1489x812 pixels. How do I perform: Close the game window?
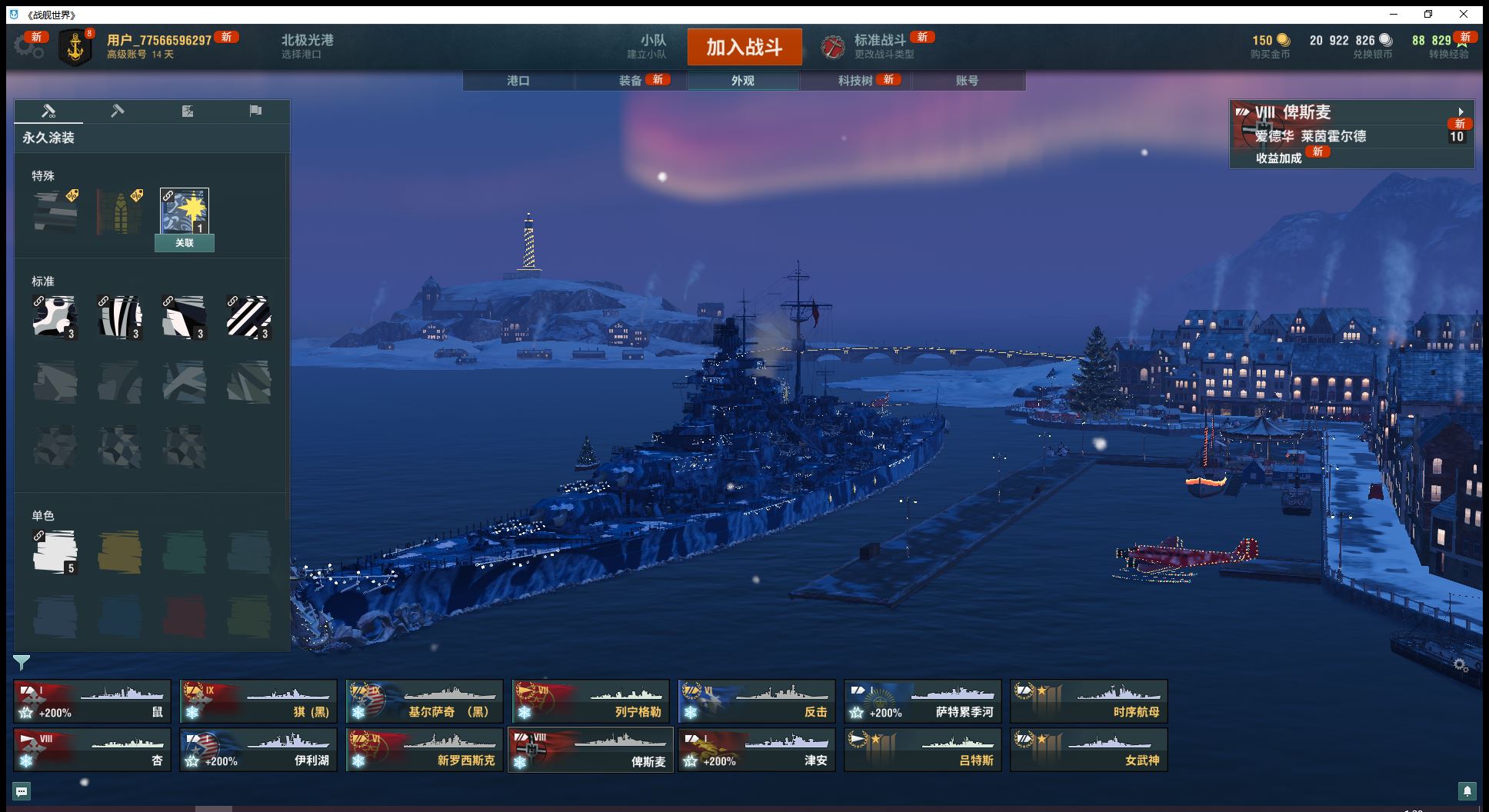[x=1464, y=14]
